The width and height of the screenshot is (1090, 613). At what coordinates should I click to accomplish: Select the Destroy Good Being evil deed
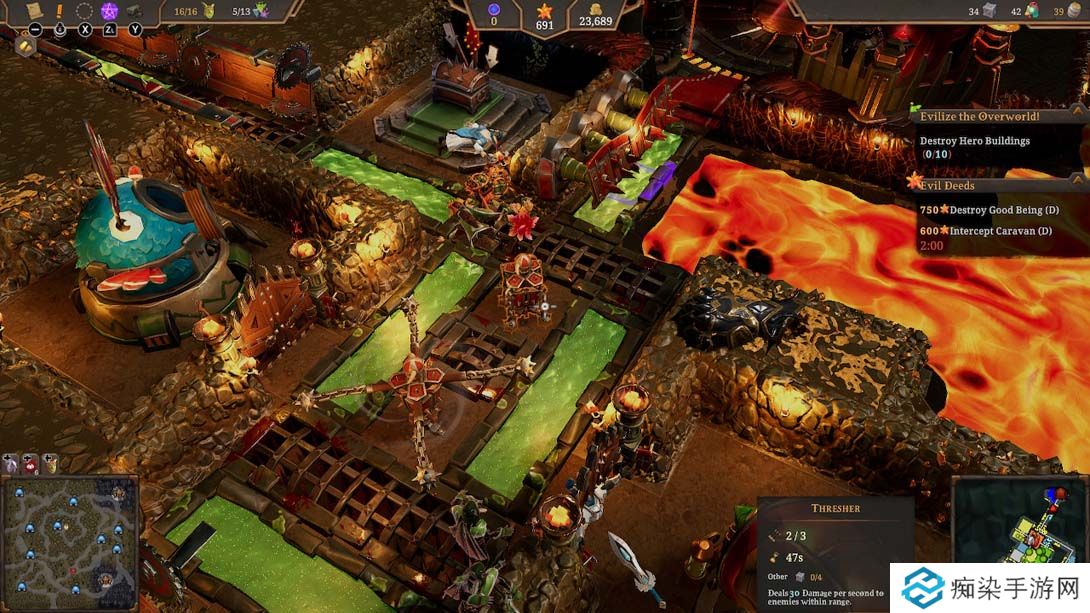[x=990, y=209]
